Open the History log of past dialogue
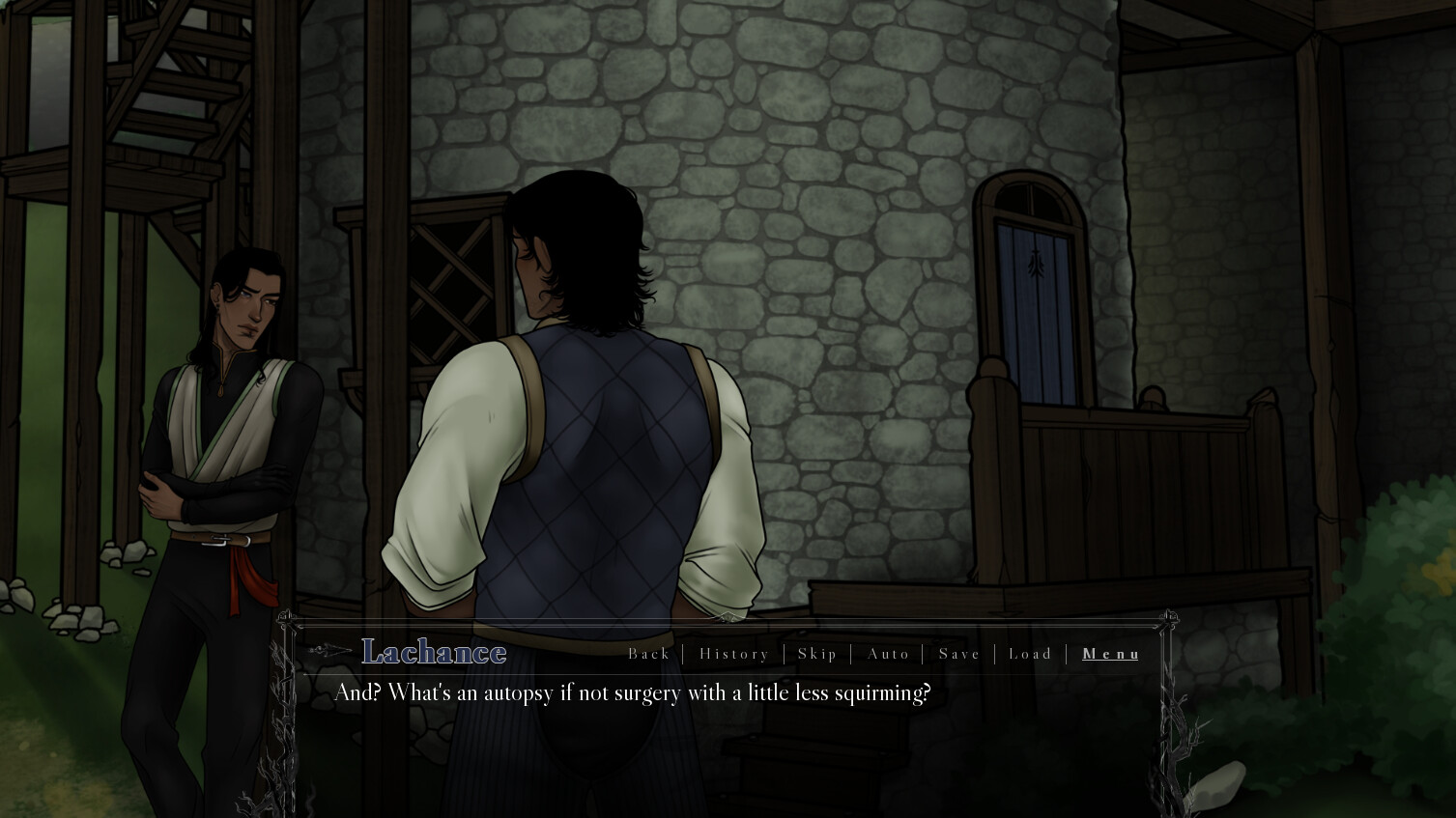 click(x=734, y=654)
